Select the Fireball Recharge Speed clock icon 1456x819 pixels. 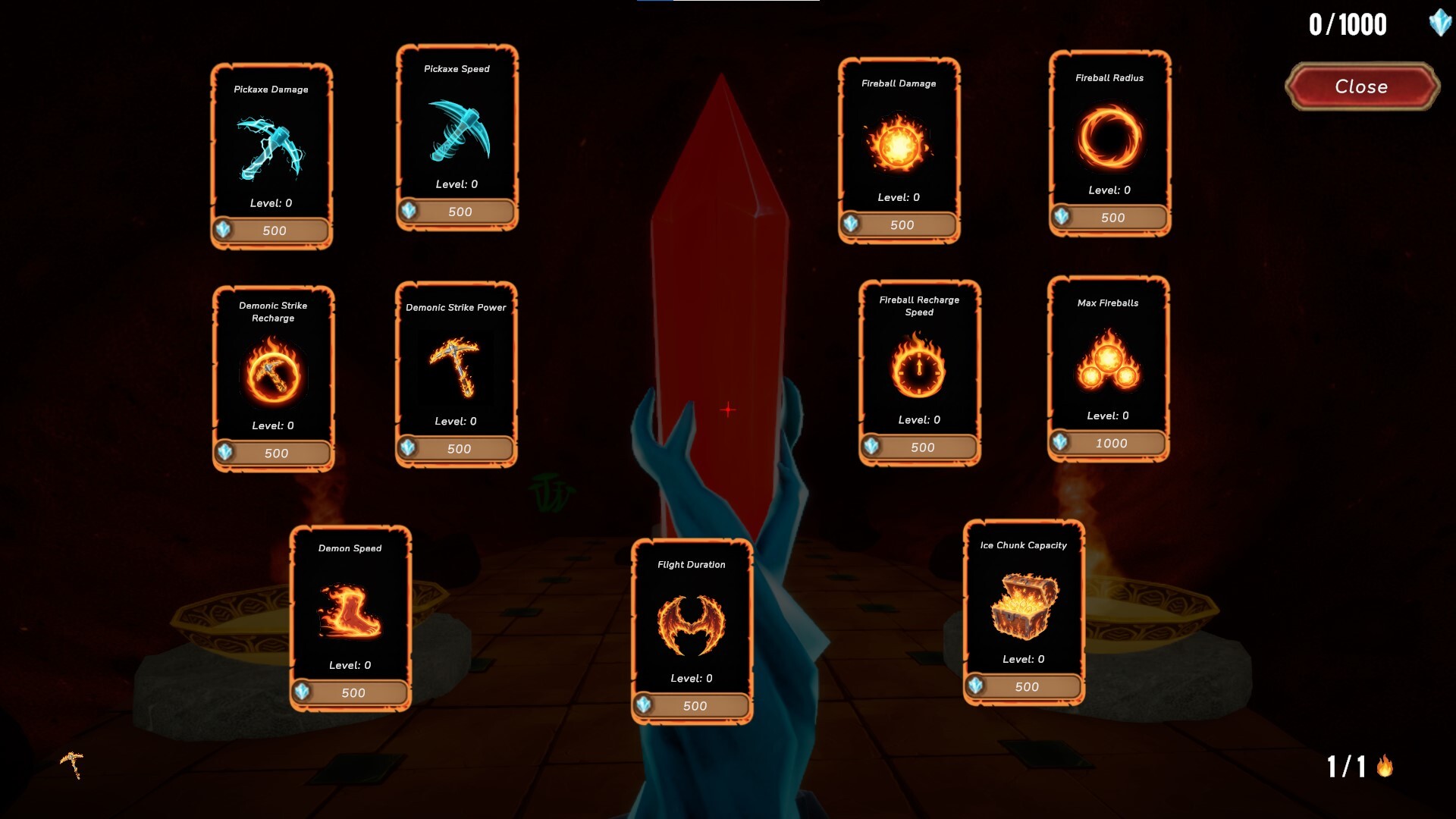click(x=918, y=370)
